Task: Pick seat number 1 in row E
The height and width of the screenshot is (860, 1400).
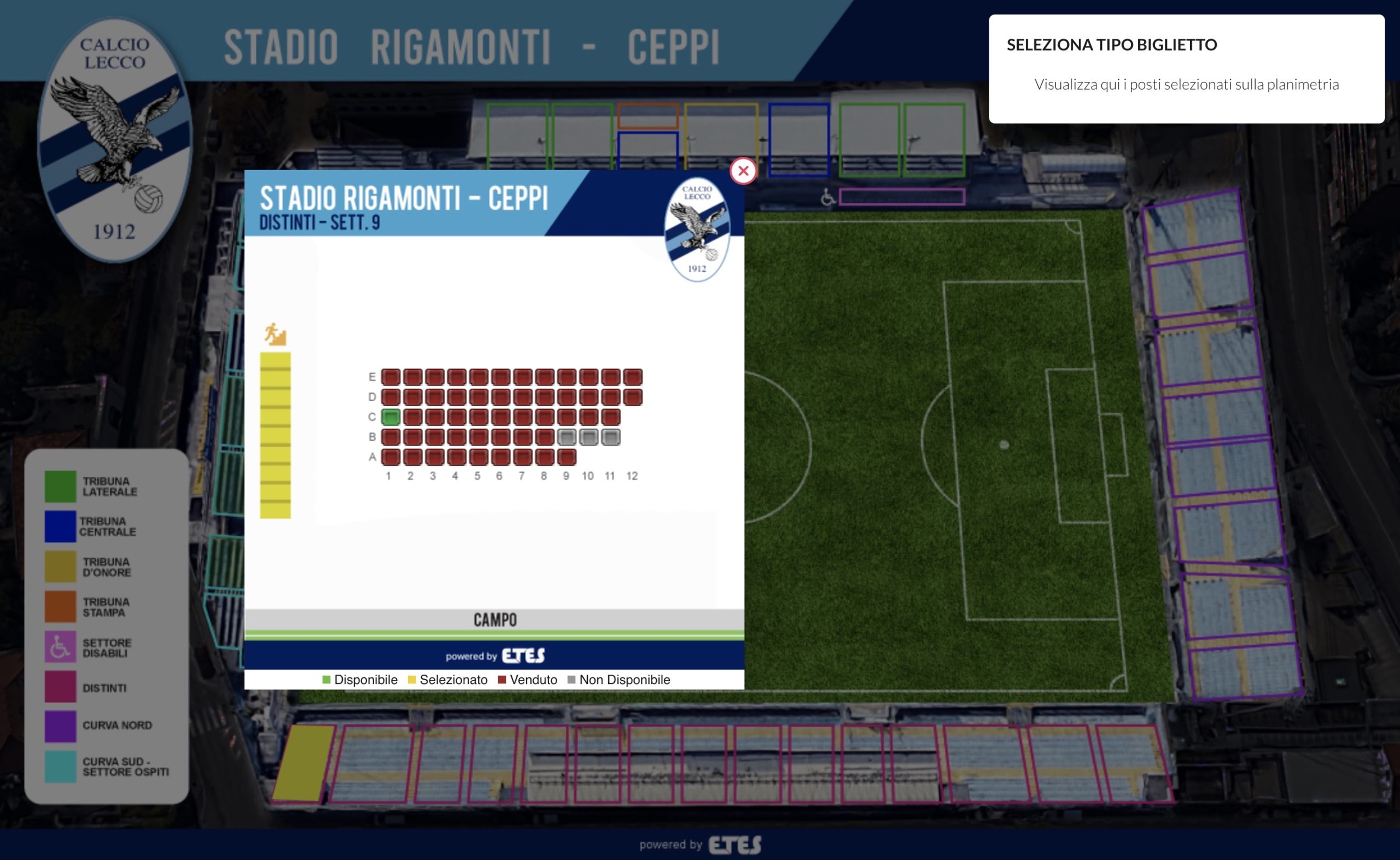Action: (391, 377)
